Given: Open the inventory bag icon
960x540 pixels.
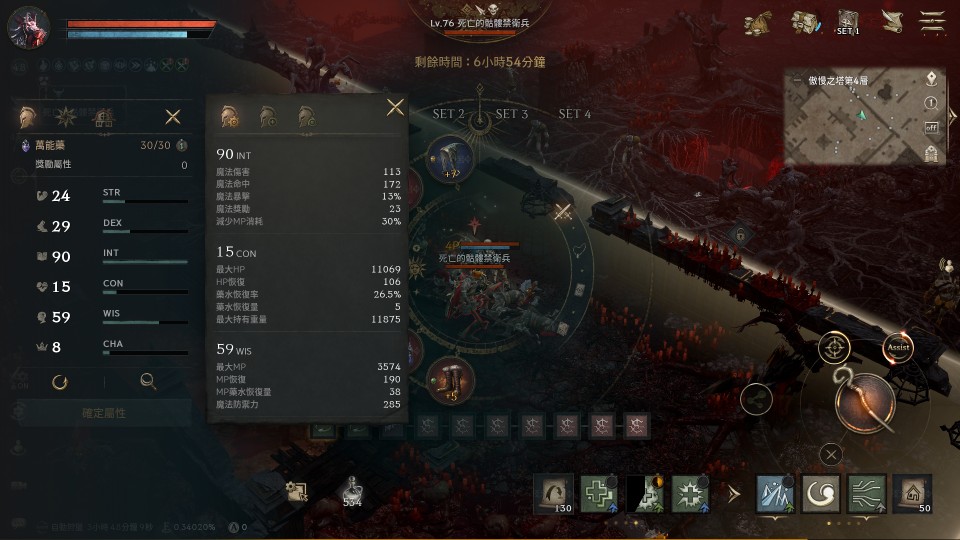Looking at the screenshot, I should pyautogui.click(x=805, y=22).
